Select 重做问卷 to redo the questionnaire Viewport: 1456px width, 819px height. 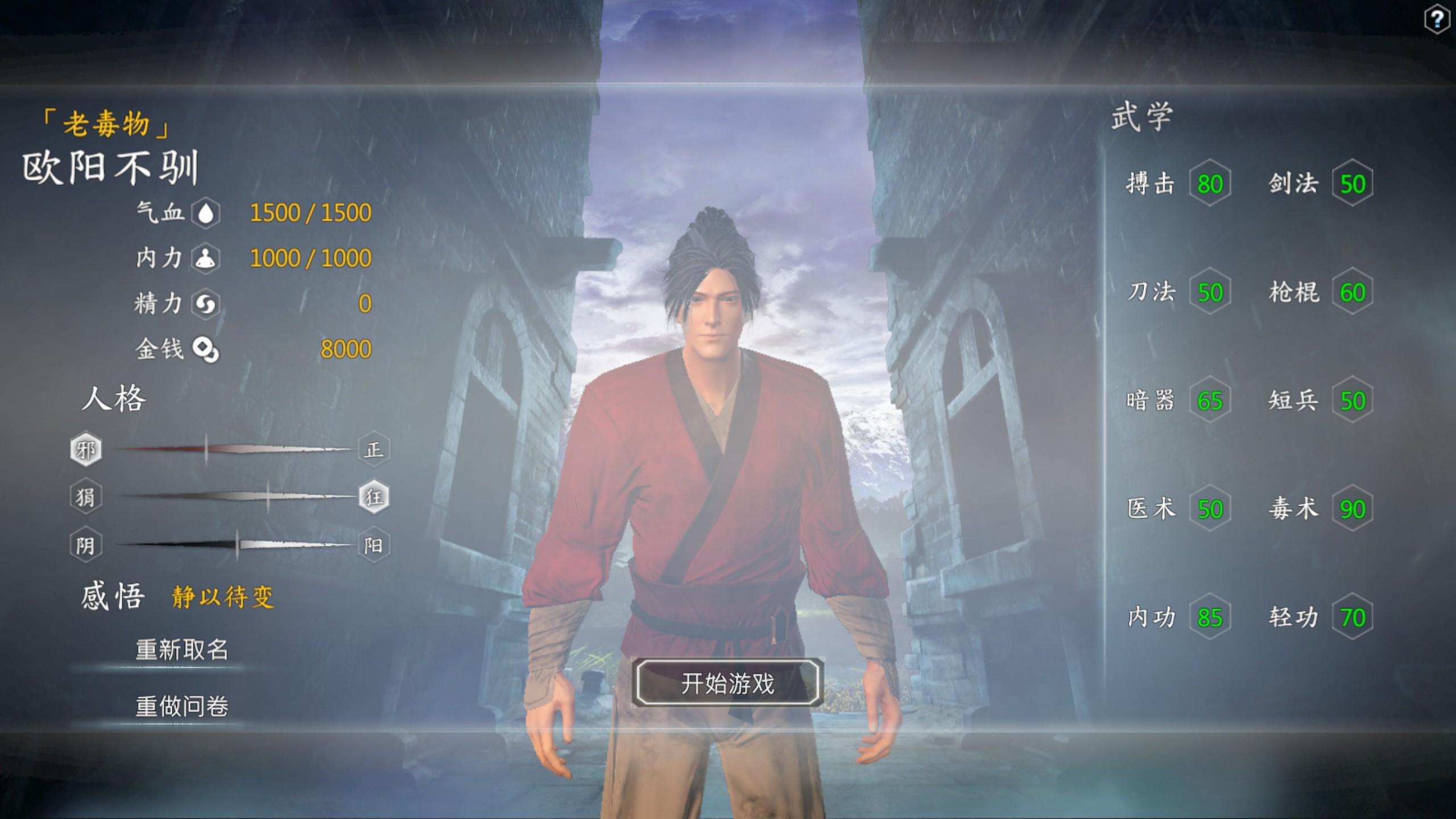coord(182,706)
